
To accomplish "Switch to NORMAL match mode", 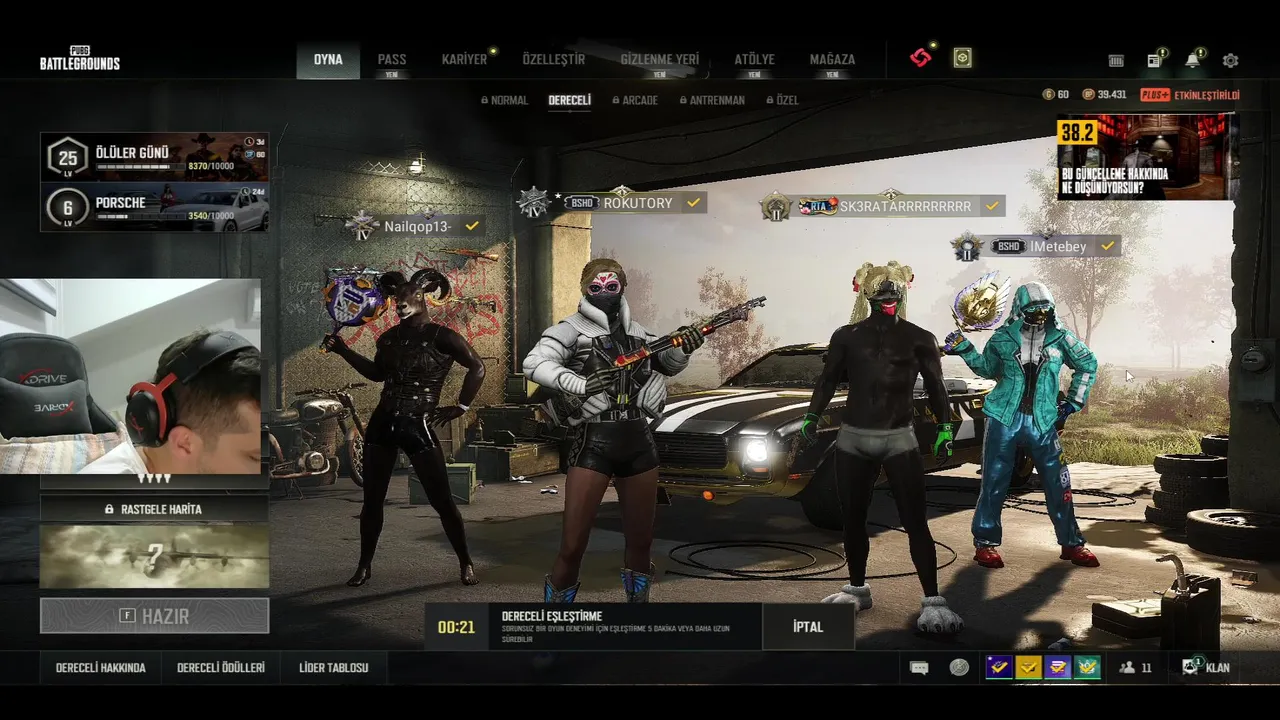I will pos(504,101).
